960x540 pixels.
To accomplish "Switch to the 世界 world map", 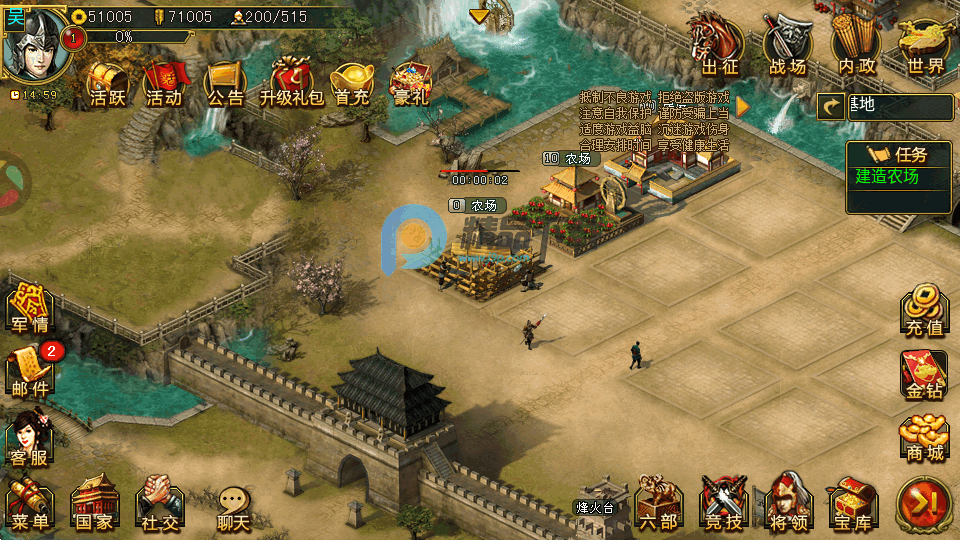I will pos(923,46).
